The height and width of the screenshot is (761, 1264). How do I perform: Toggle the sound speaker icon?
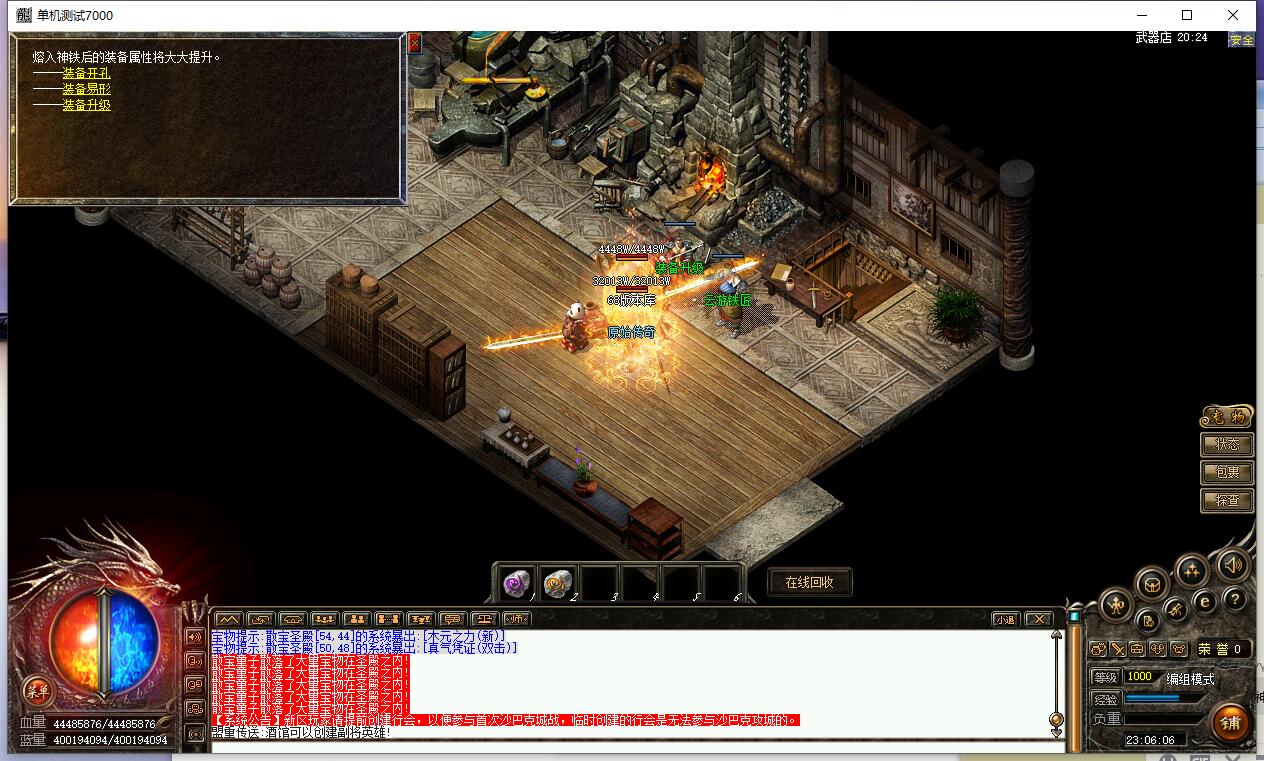(x=1233, y=565)
